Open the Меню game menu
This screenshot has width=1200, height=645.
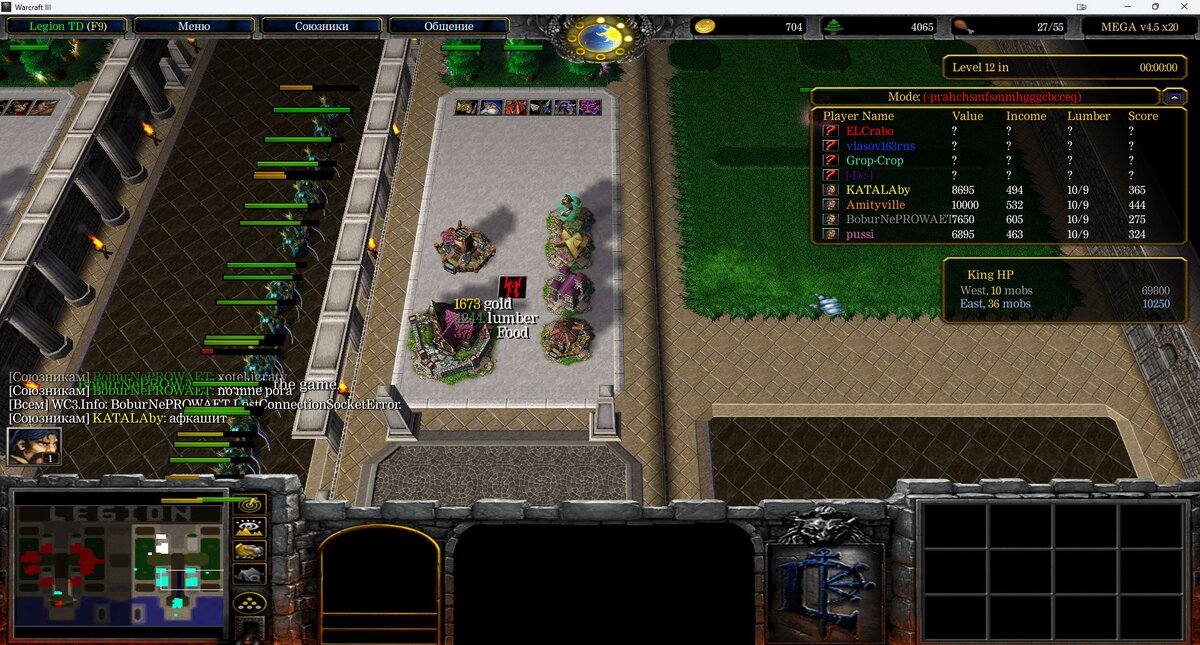(193, 26)
